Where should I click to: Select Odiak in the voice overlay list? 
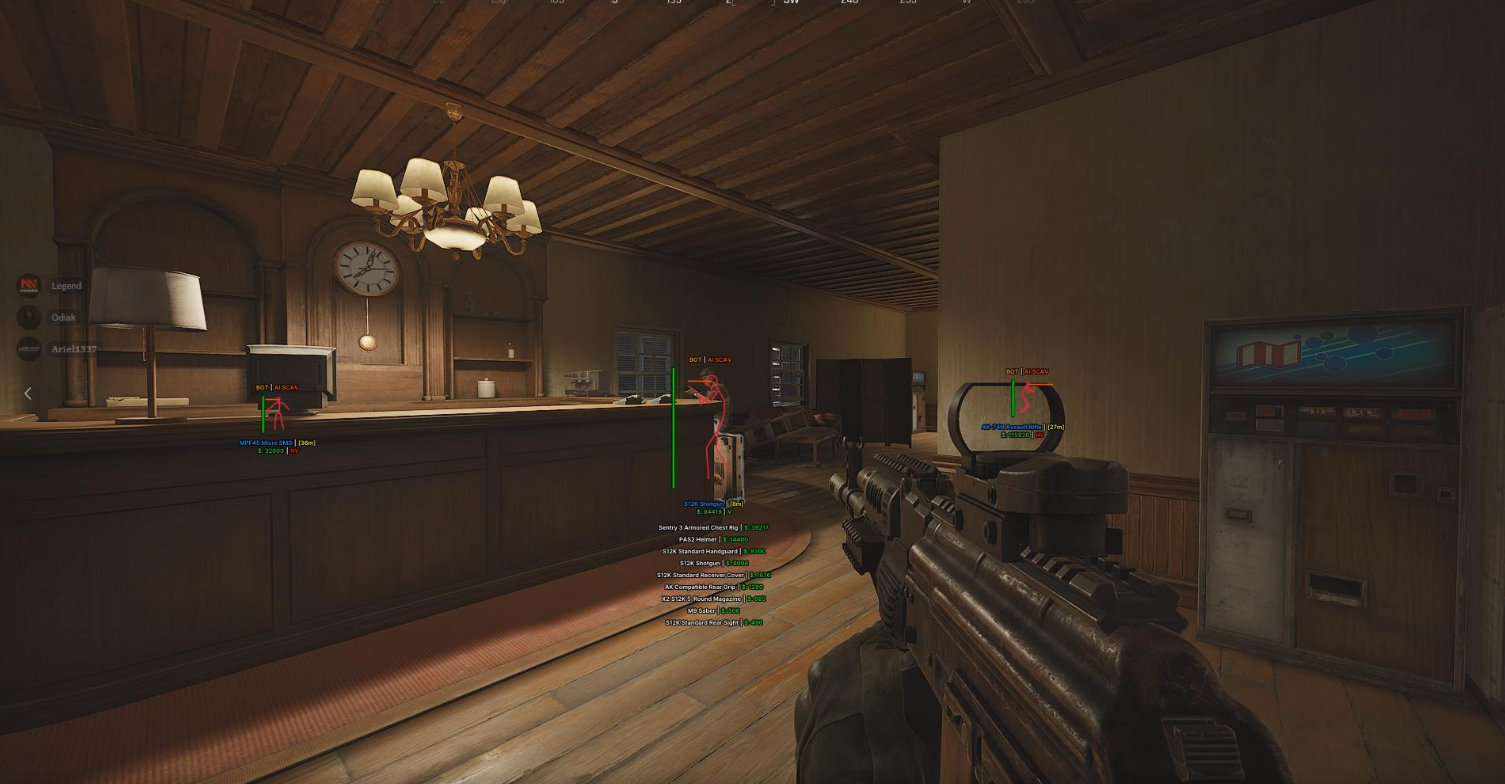(x=63, y=318)
